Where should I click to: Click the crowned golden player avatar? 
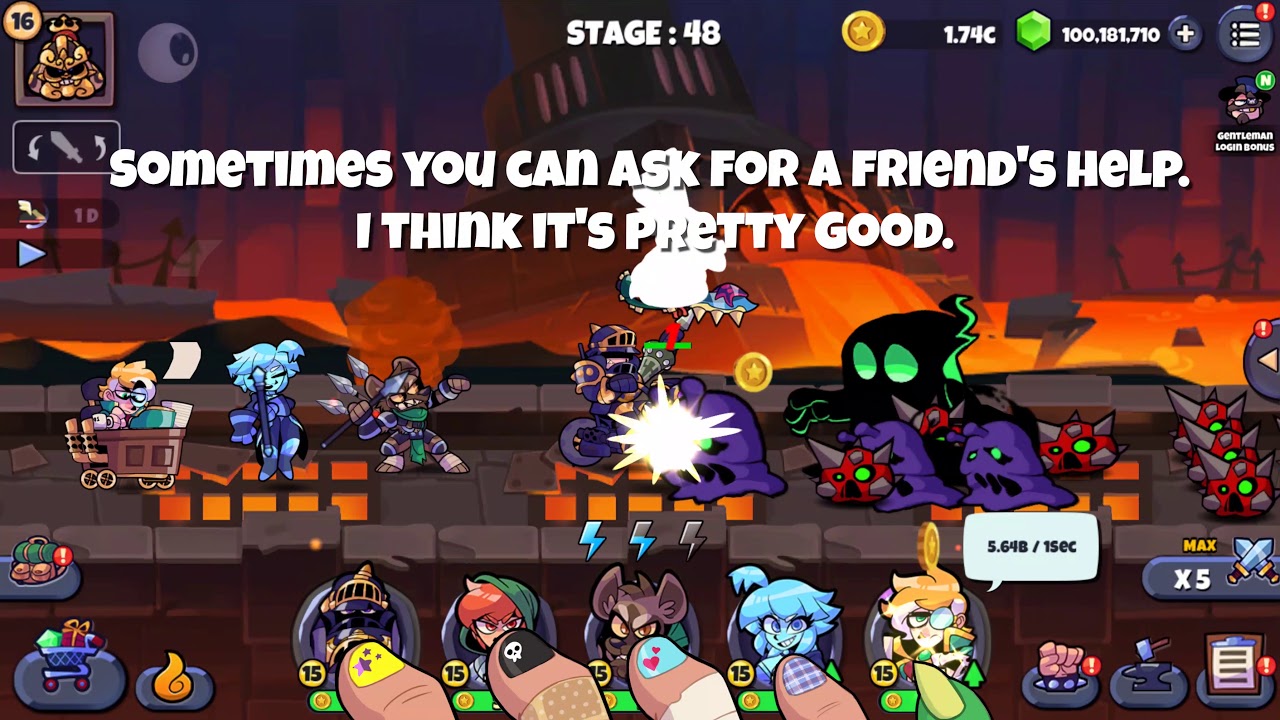click(64, 59)
